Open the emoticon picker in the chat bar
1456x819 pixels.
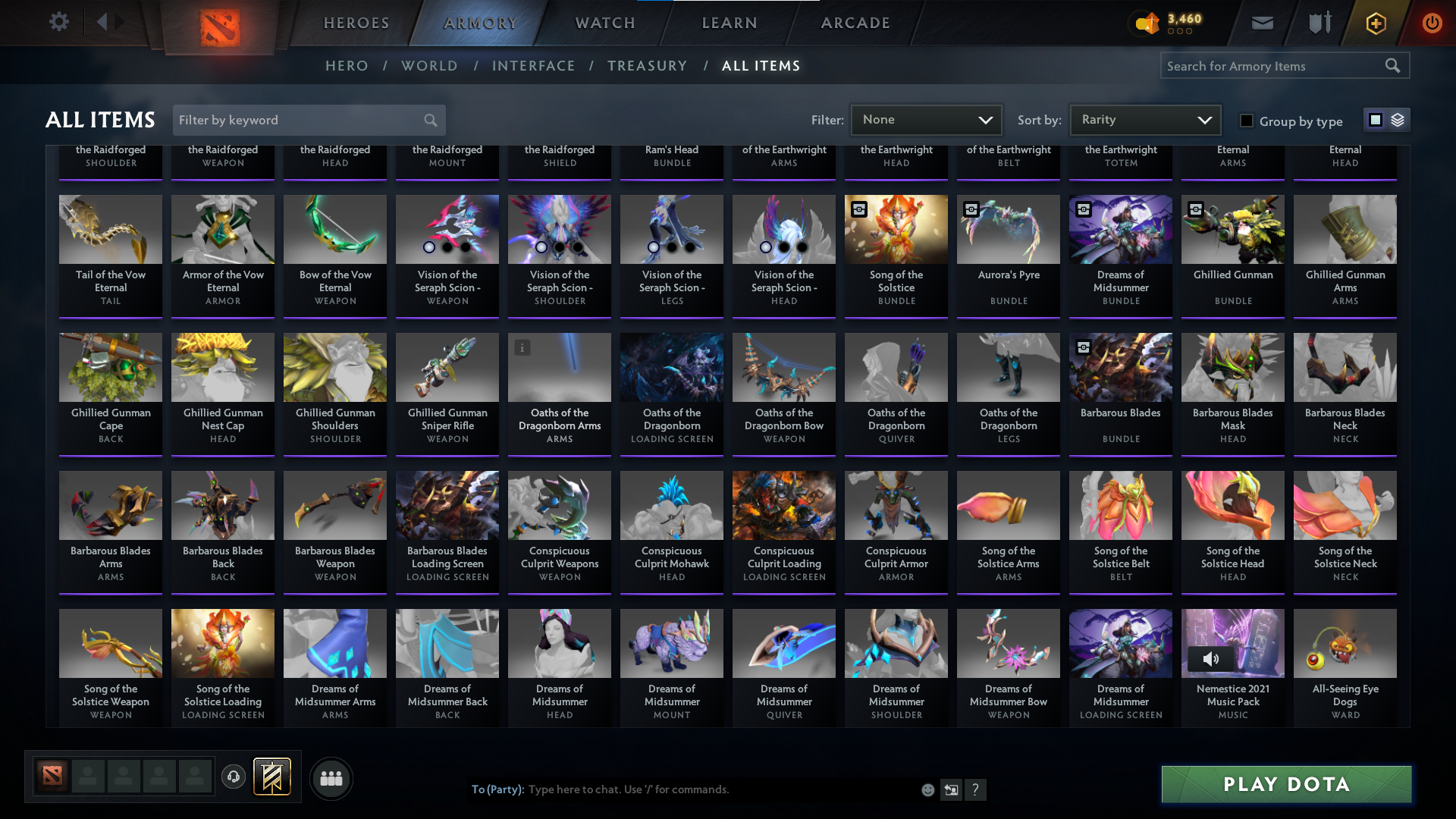click(927, 789)
